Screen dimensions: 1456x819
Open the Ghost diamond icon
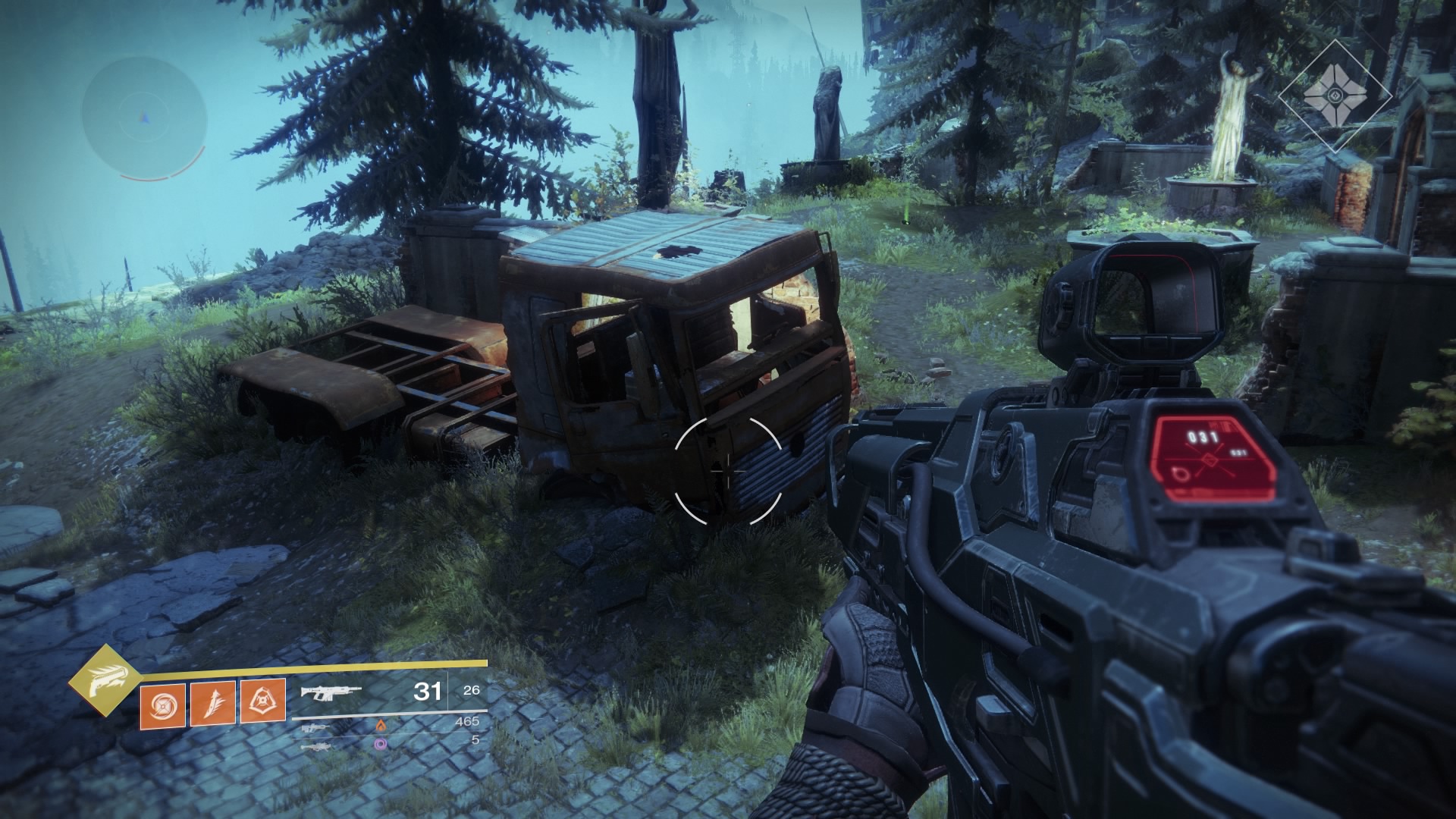tap(1335, 96)
